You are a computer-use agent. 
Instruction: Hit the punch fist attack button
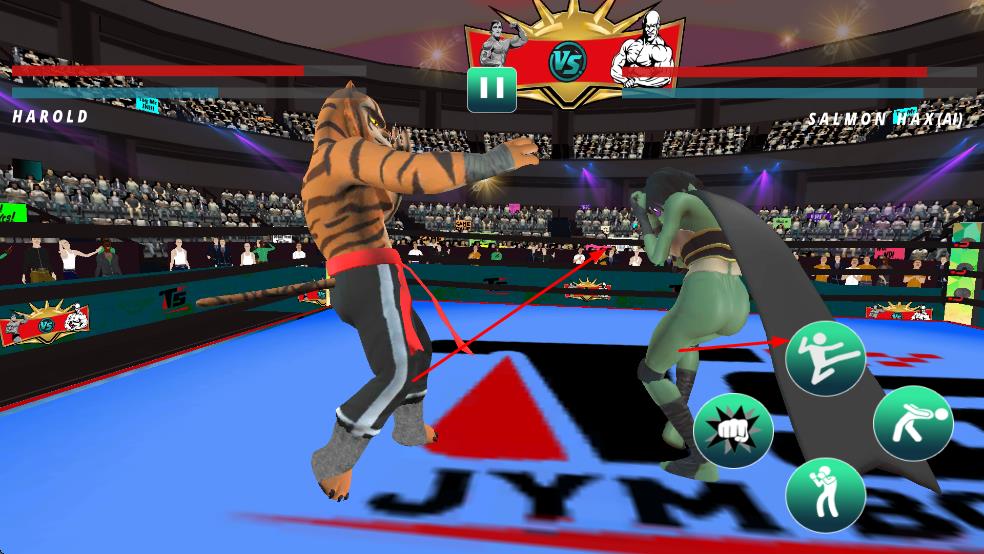pos(733,431)
